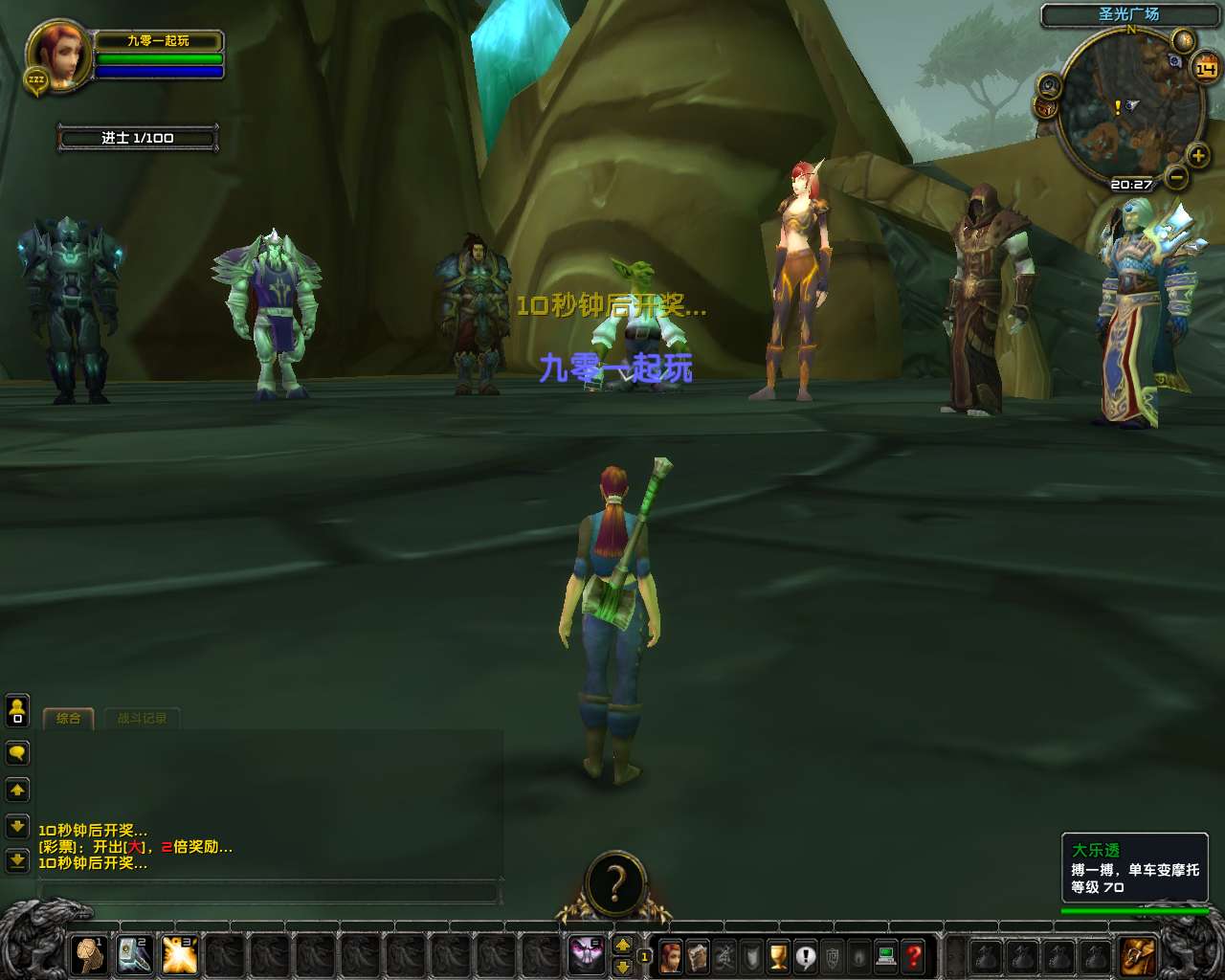This screenshot has height=980, width=1225.
Task: Click the yellow speech bubble chat button
Action: pos(17,753)
